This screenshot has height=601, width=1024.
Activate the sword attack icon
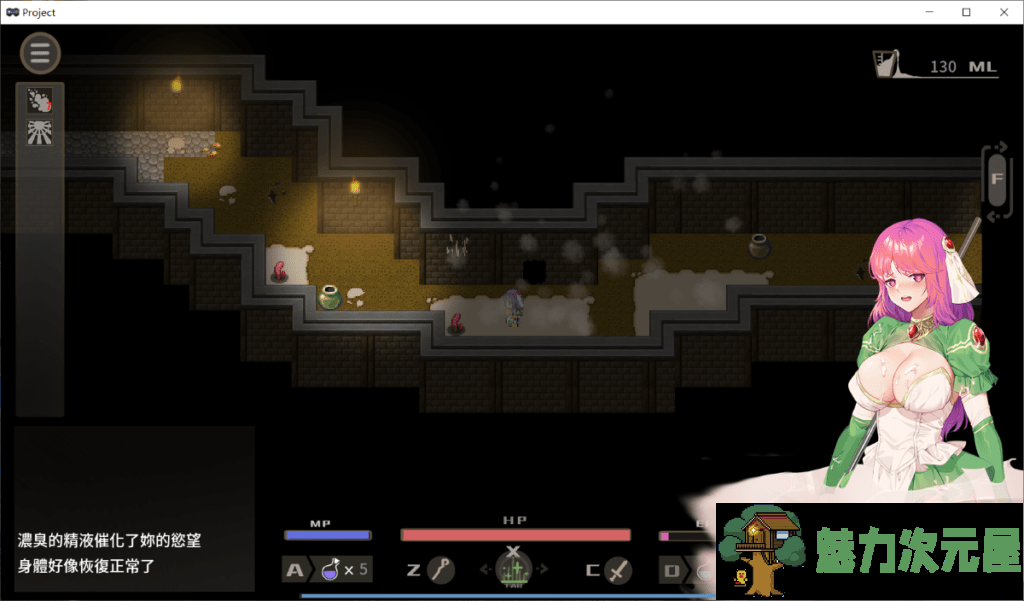point(619,570)
